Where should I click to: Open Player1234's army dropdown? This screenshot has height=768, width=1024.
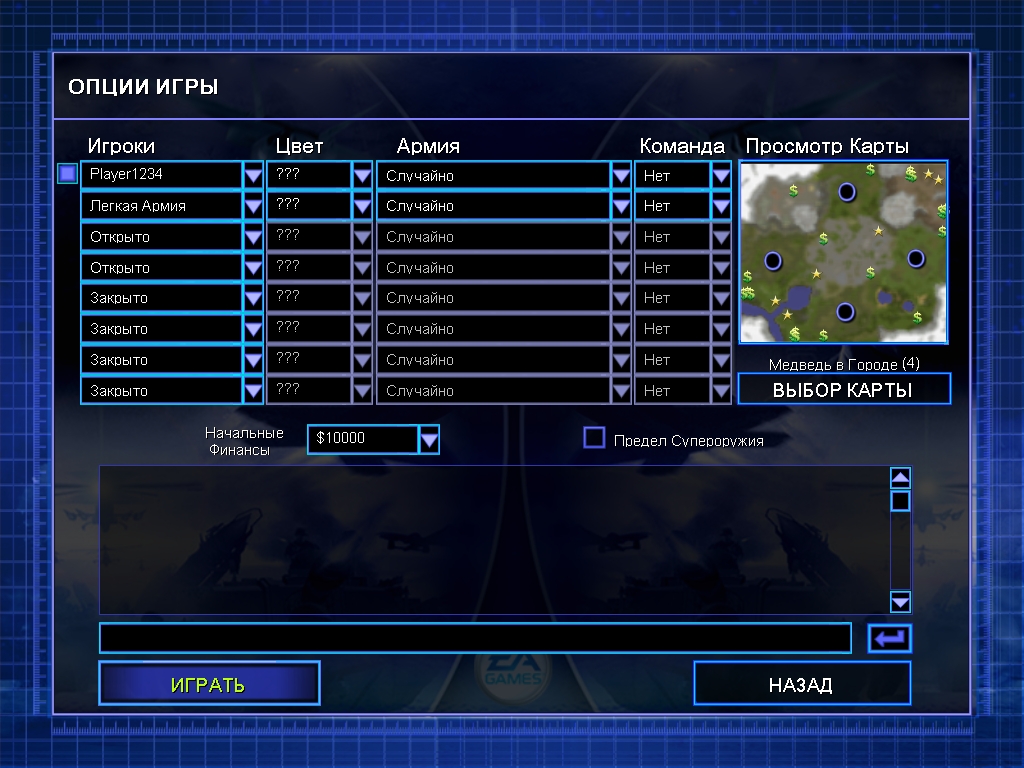click(621, 175)
